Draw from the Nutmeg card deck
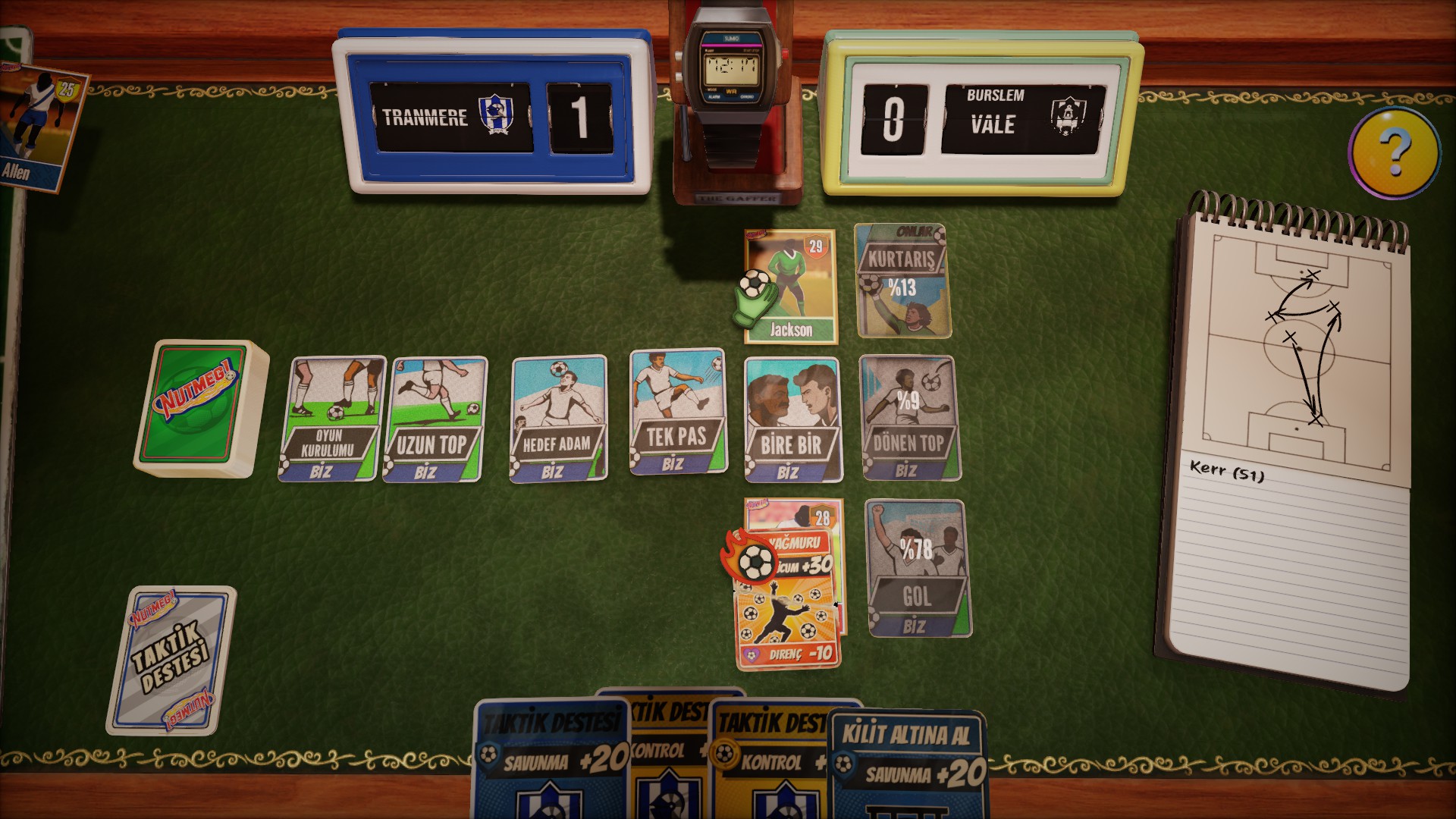This screenshot has height=819, width=1456. 200,408
